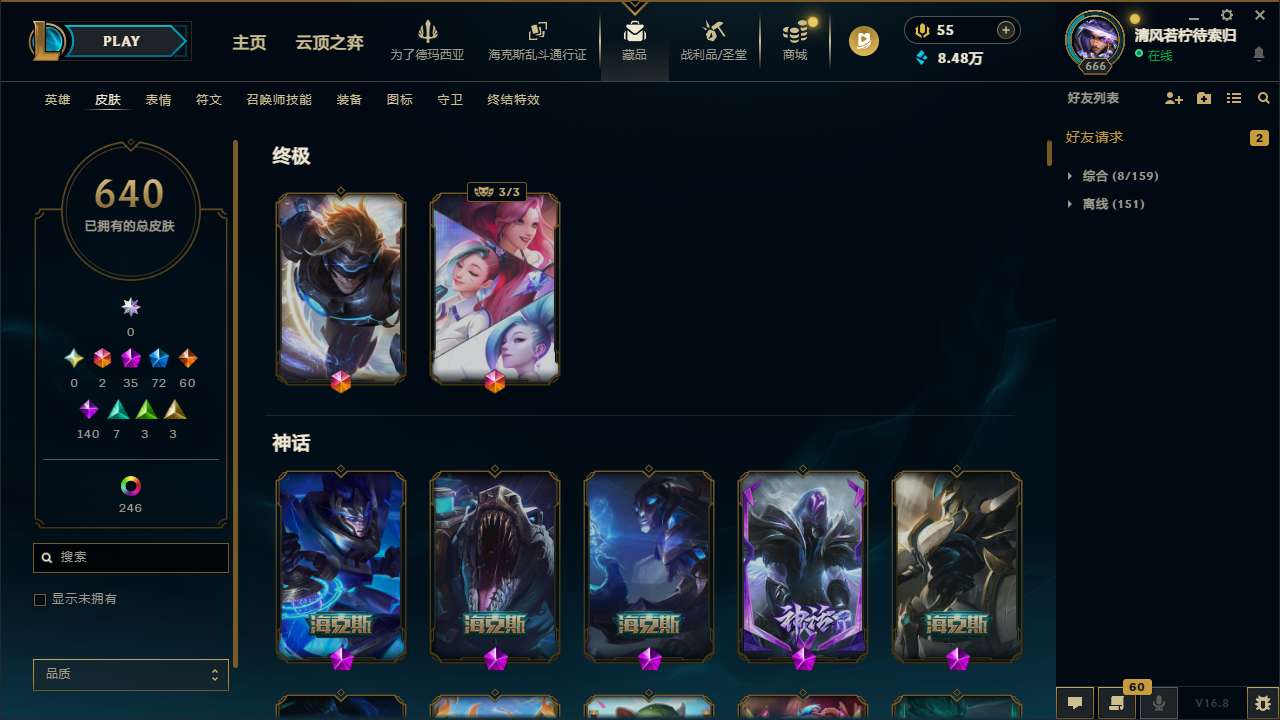Click the add friend icon
This screenshot has height=720, width=1280.
pyautogui.click(x=1173, y=98)
